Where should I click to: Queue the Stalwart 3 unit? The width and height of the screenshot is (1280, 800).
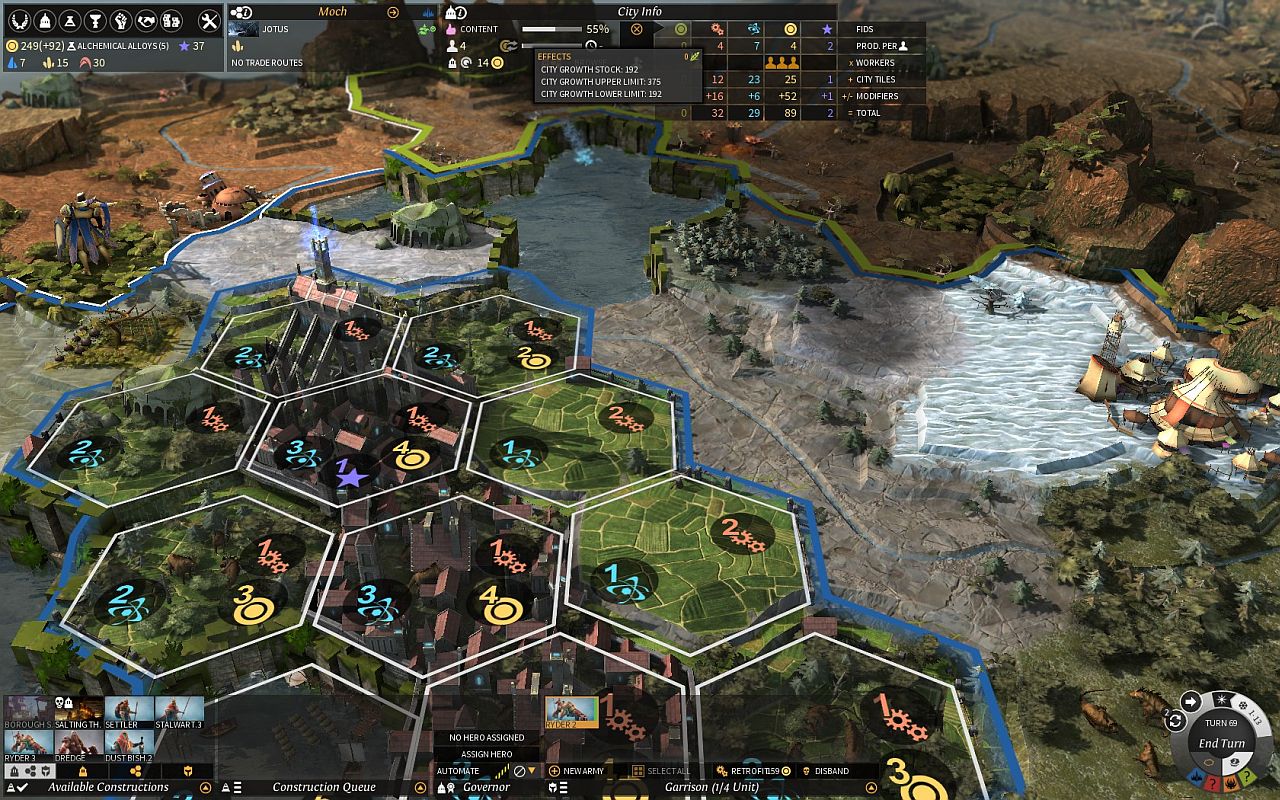(179, 711)
